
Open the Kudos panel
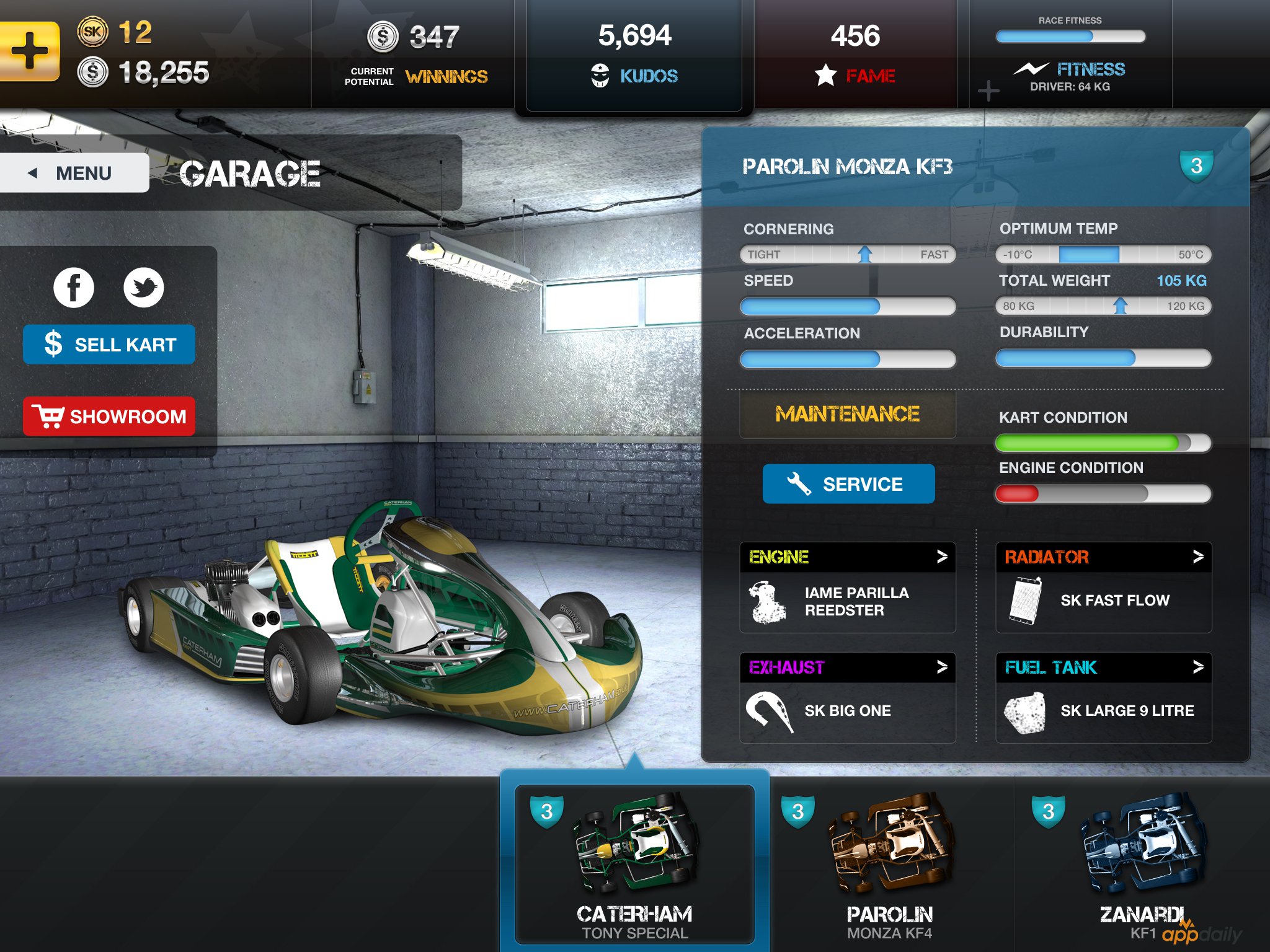pos(634,56)
